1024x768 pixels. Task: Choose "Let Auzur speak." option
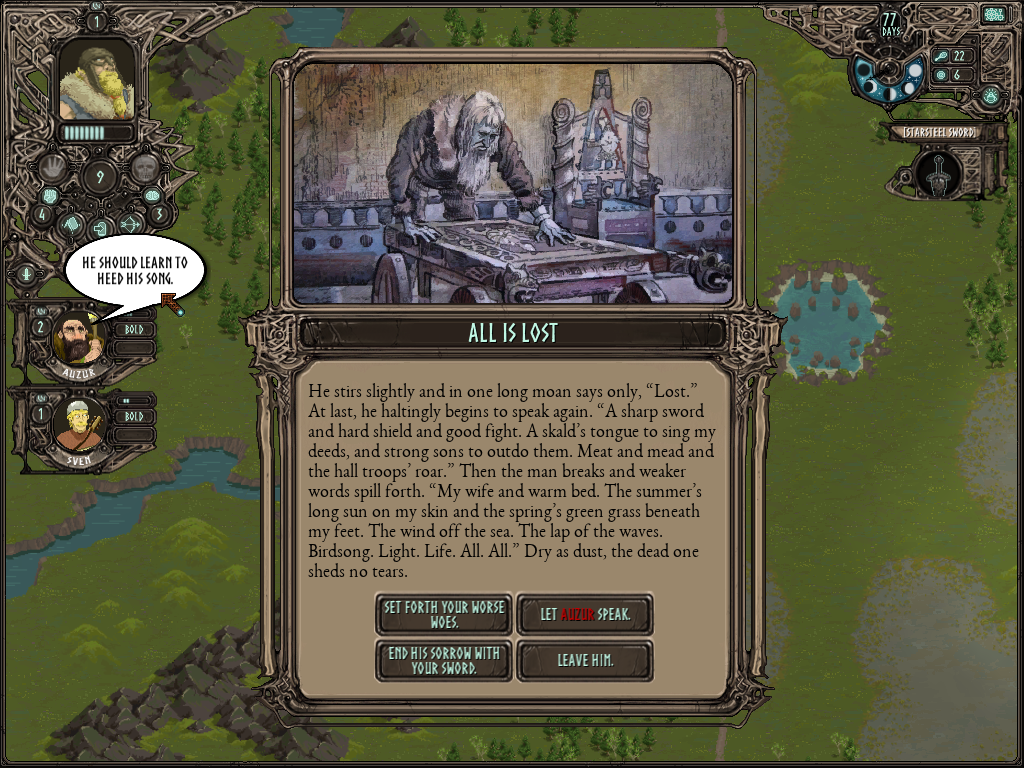point(585,614)
